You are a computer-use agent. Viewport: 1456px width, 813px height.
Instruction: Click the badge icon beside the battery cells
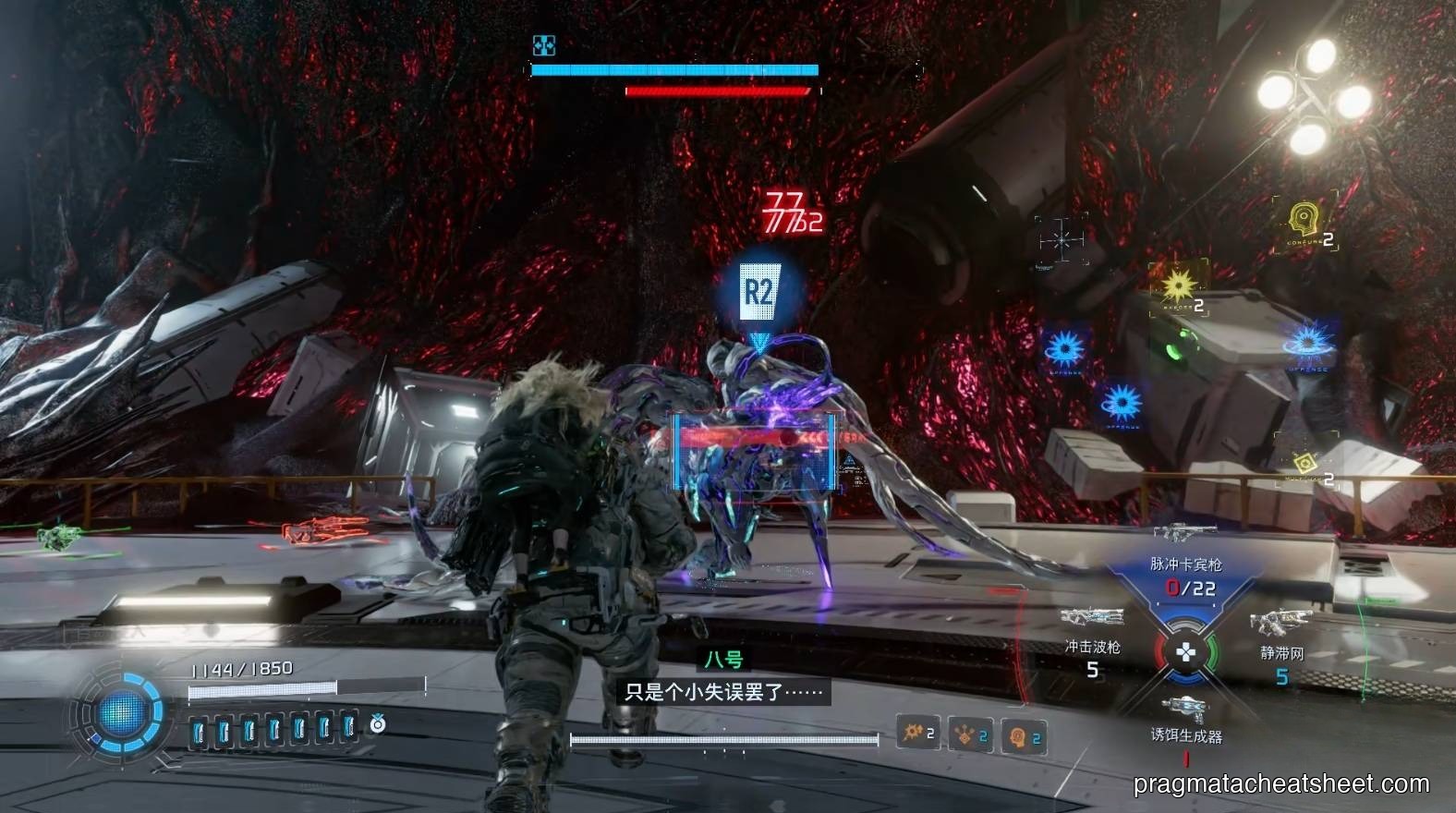(378, 727)
